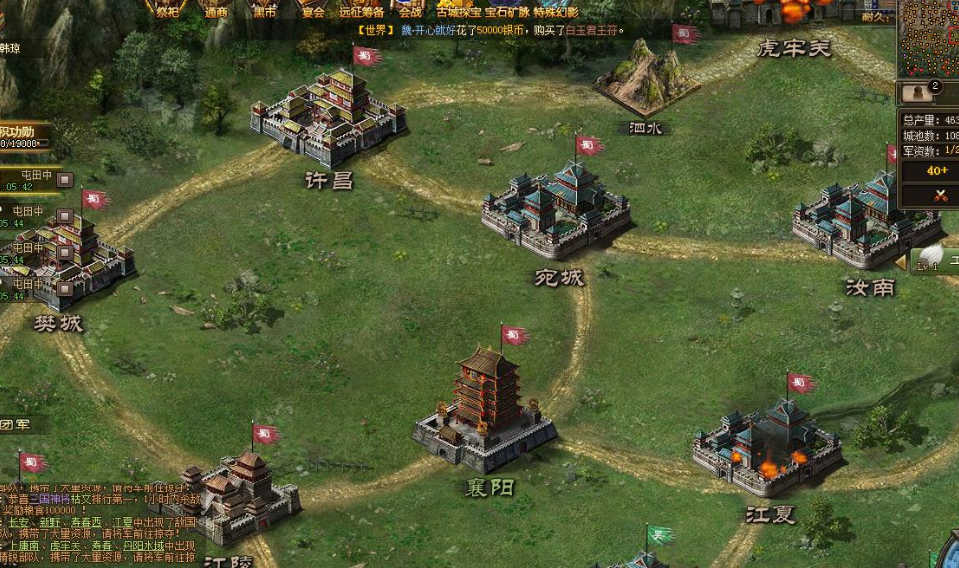Expand the panel with the left arrow
The height and width of the screenshot is (568, 959).
pyautogui.click(x=900, y=261)
